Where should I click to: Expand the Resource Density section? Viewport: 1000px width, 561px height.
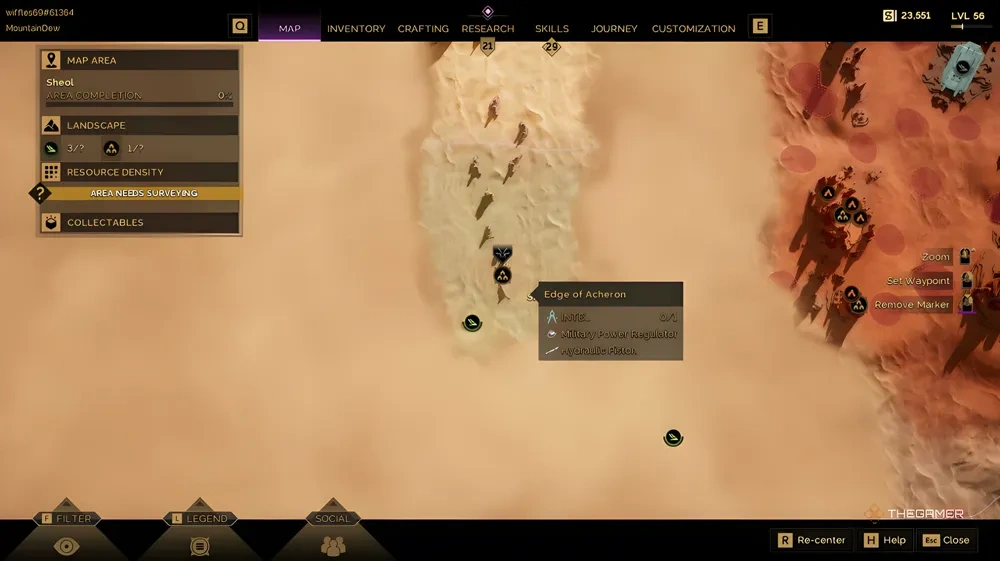pyautogui.click(x=140, y=172)
